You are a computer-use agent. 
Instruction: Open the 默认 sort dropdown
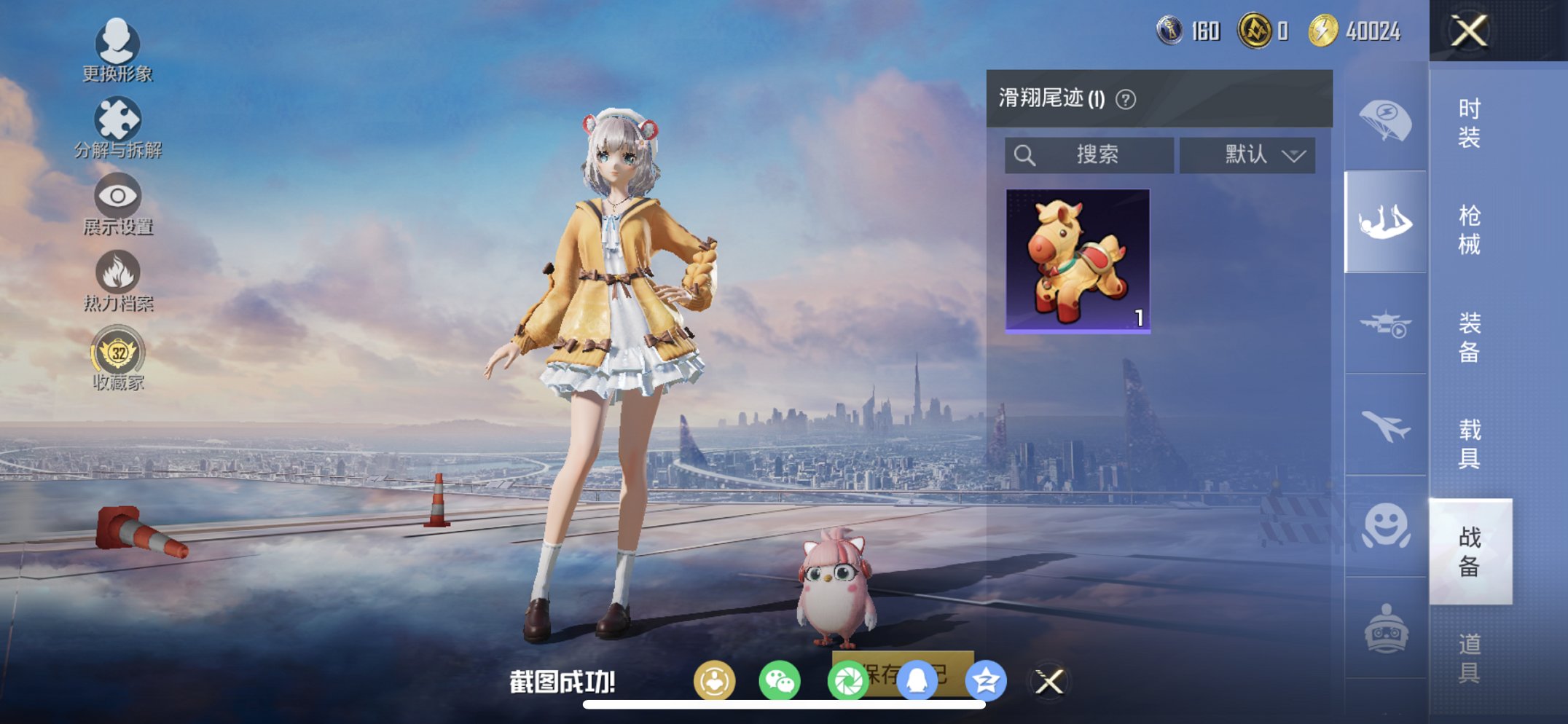pos(1248,154)
